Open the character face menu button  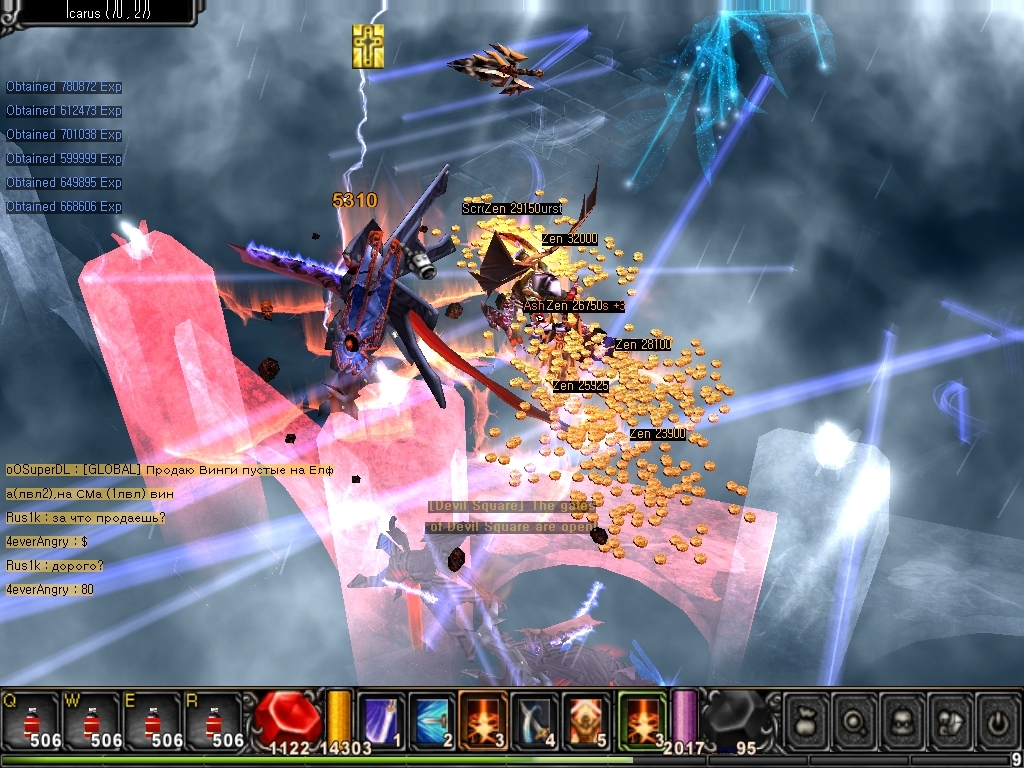(903, 720)
